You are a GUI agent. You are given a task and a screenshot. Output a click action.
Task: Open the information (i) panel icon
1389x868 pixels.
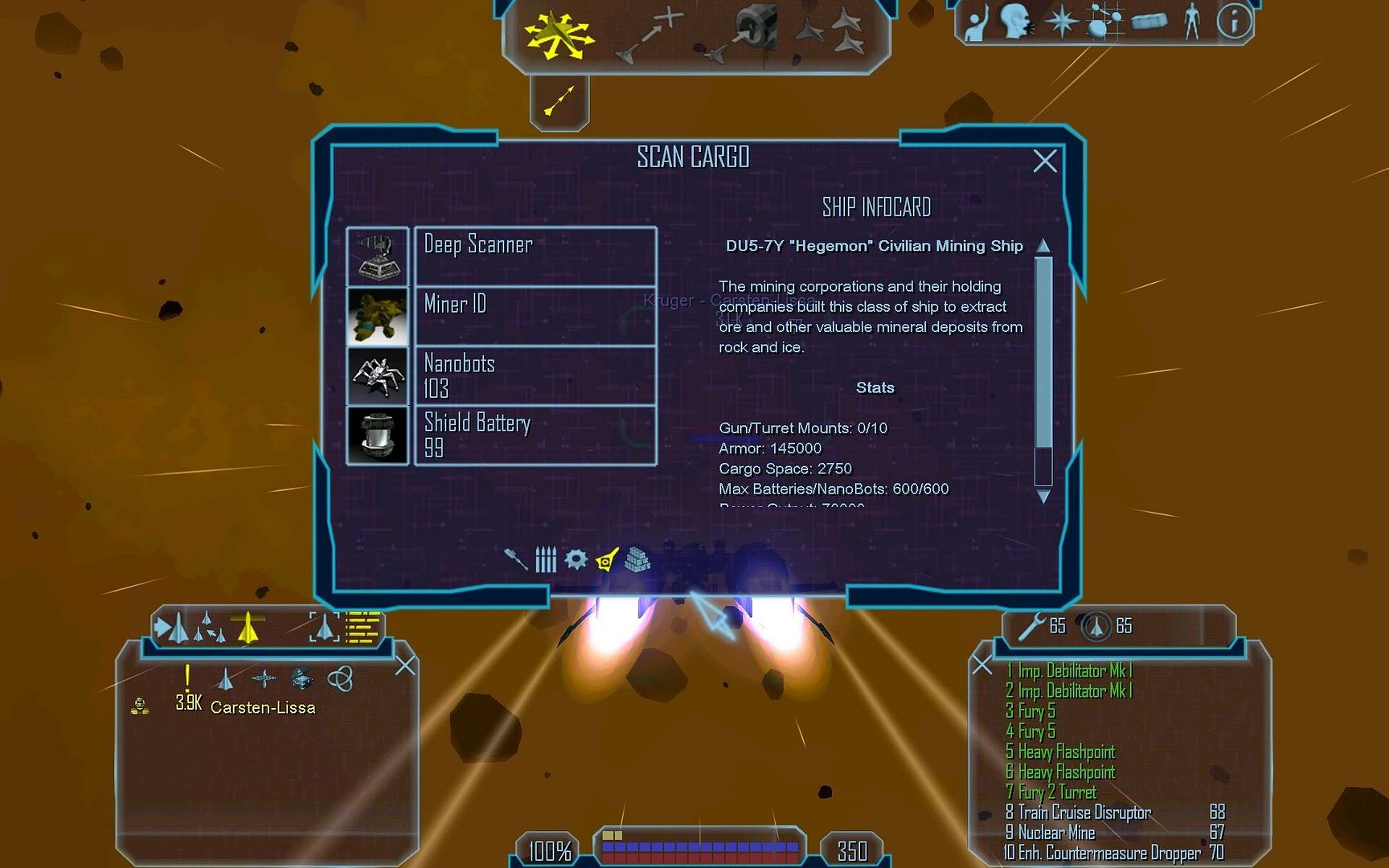click(x=1234, y=22)
